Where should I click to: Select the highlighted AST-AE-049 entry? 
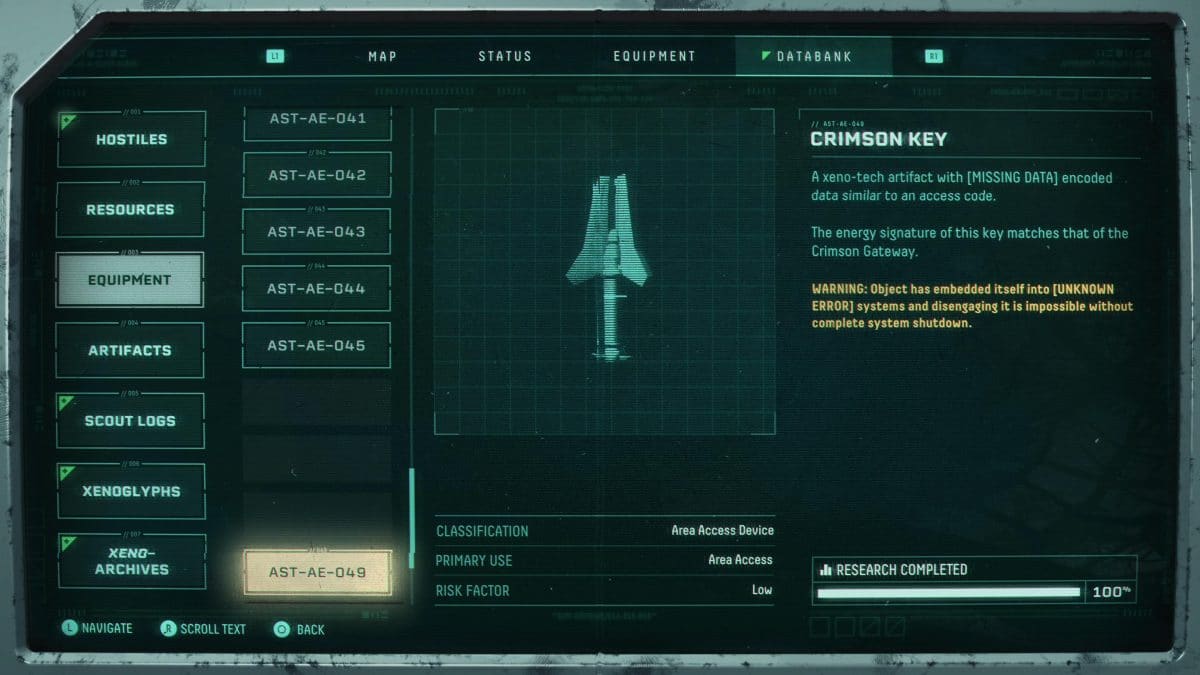pyautogui.click(x=317, y=573)
